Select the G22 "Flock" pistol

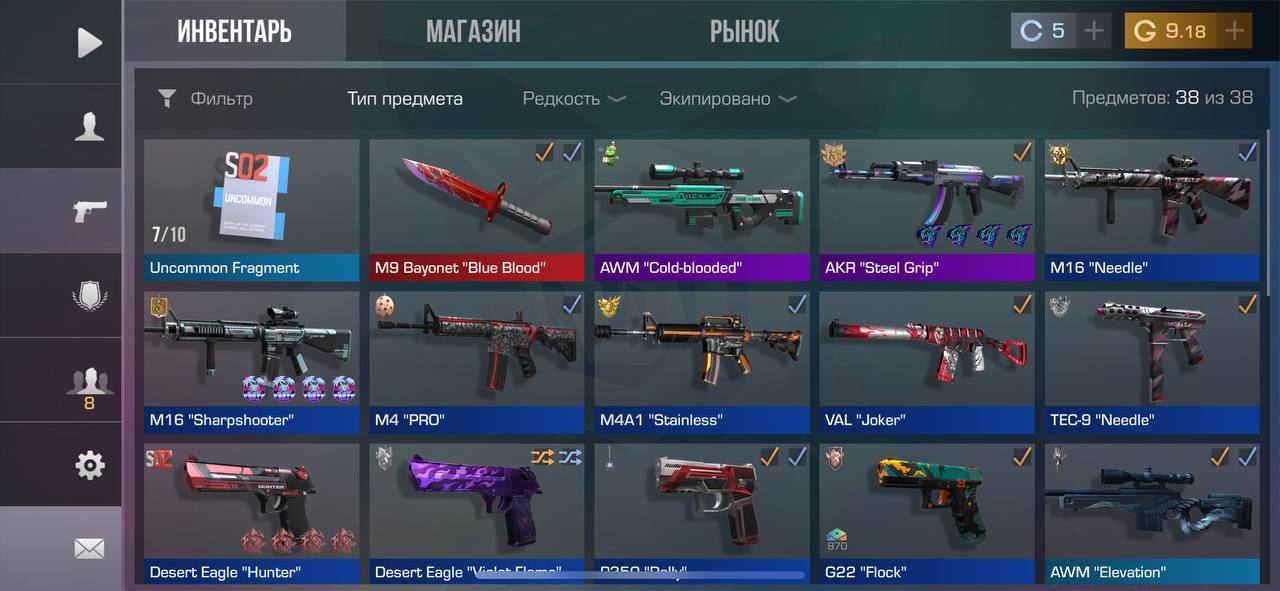[x=926, y=512]
